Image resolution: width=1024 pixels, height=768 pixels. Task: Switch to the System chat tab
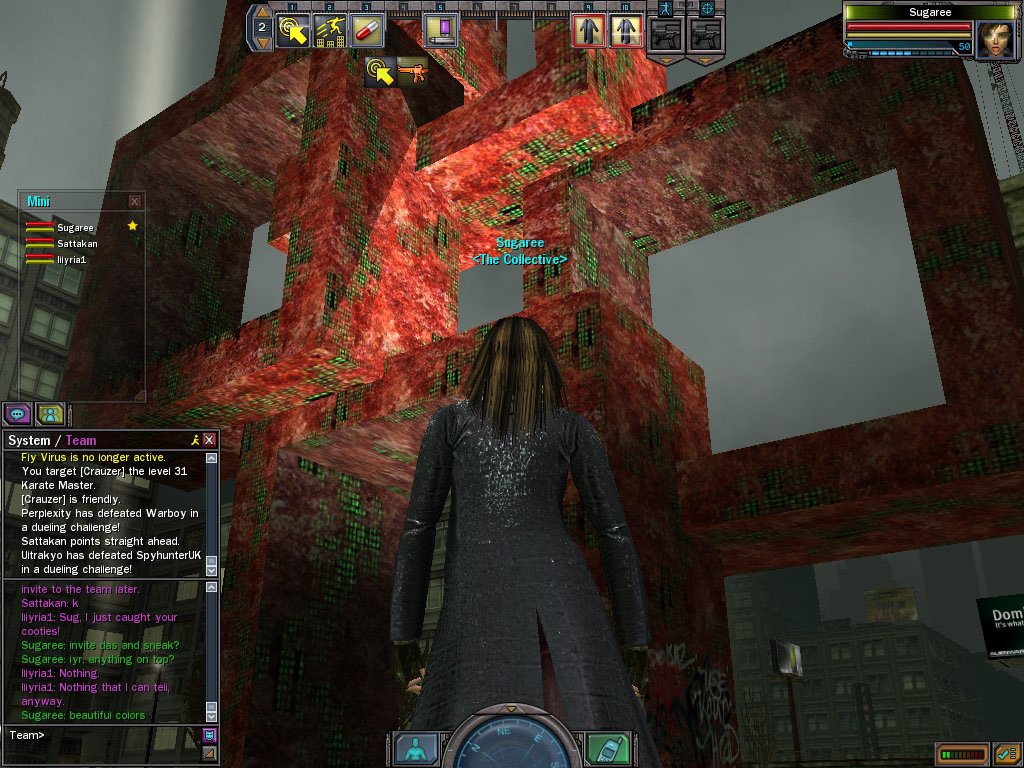coord(28,440)
